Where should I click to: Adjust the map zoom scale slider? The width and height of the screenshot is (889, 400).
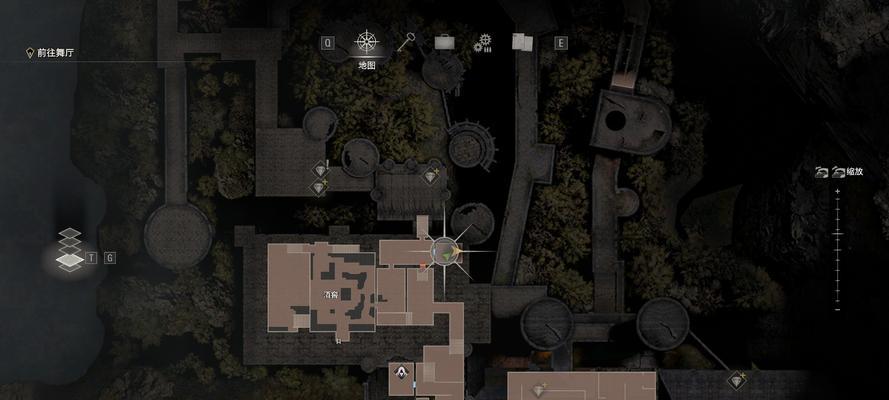[x=837, y=229]
